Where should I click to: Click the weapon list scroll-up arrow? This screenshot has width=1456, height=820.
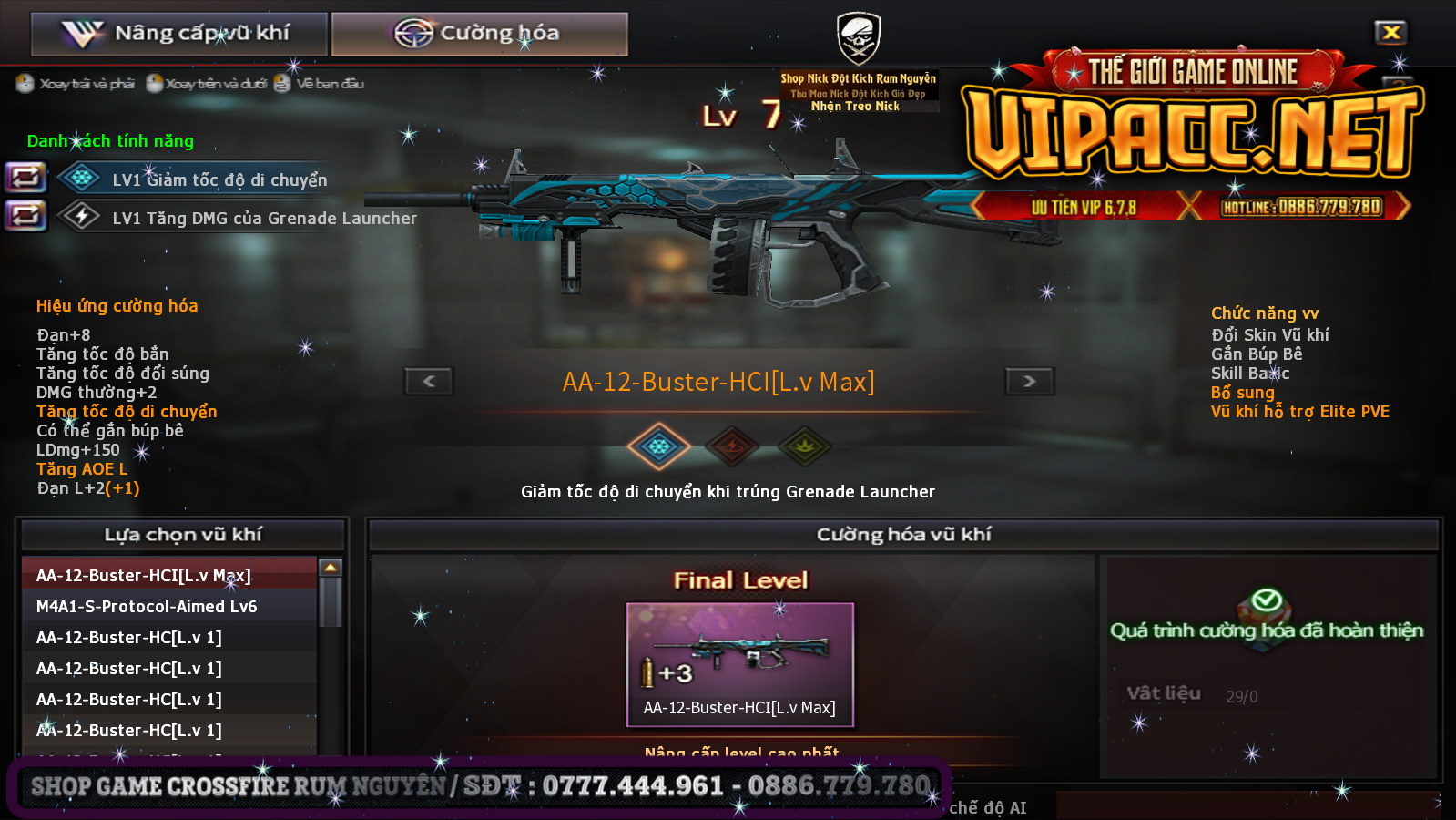pyautogui.click(x=331, y=568)
